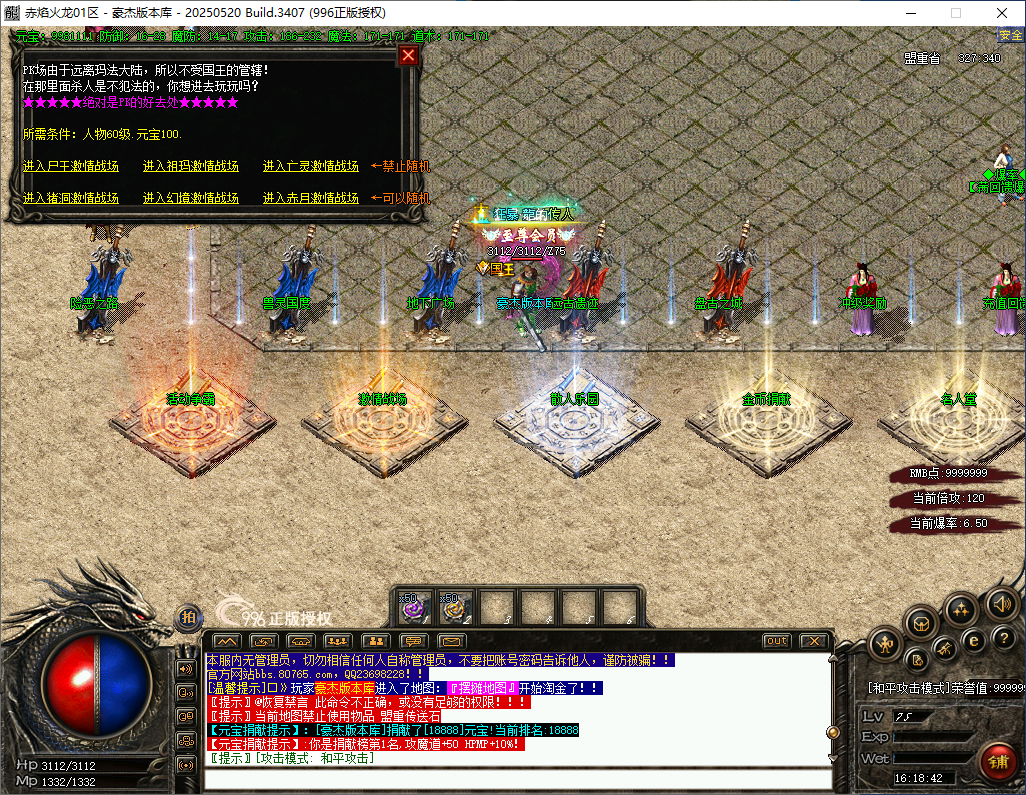The height and width of the screenshot is (795, 1026).
Task: Click the 安全 safe-zone indicator button
Action: 1010,35
